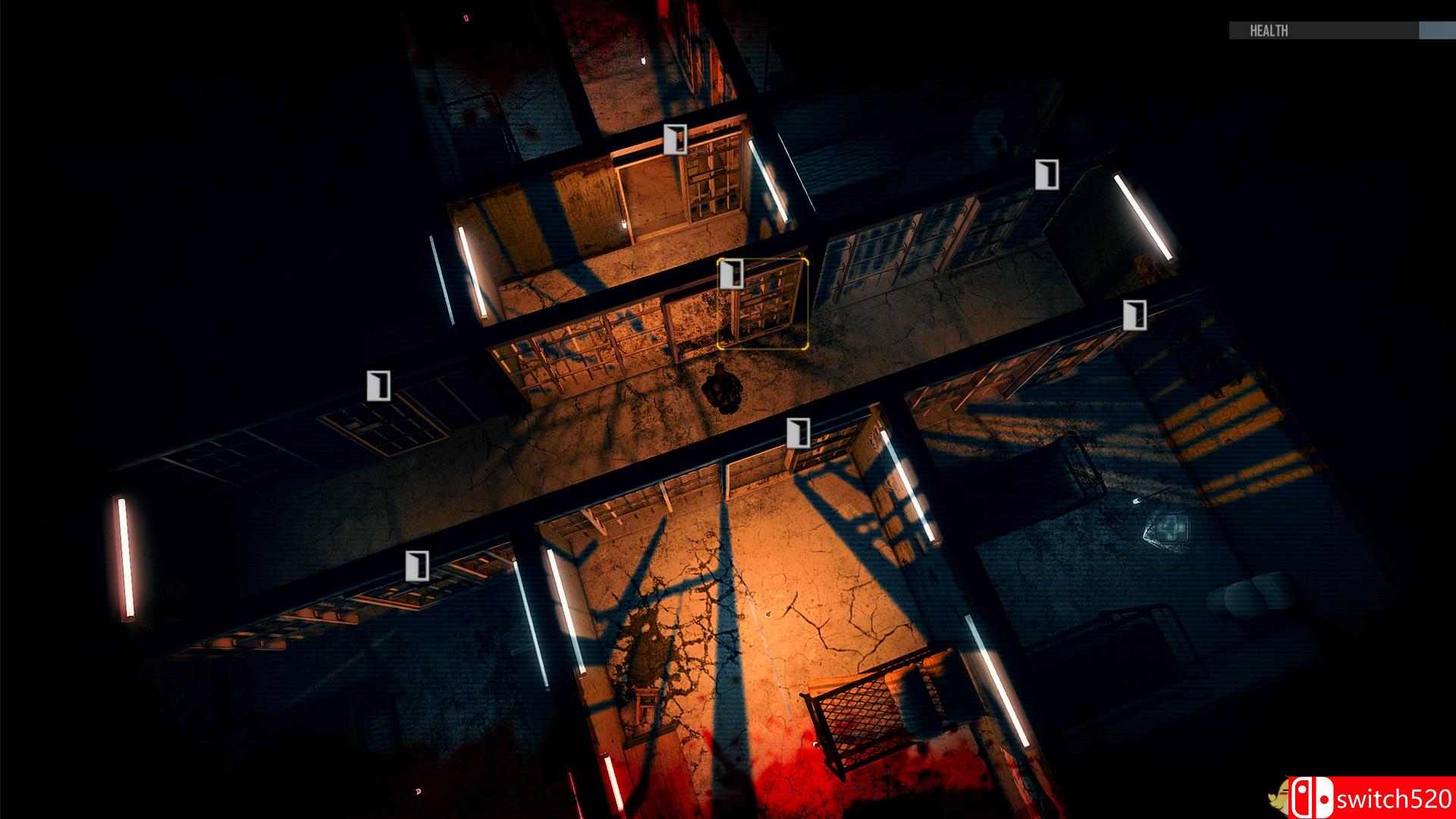
Task: Click the door icon beside the right-side cell entrance
Action: point(1134,316)
